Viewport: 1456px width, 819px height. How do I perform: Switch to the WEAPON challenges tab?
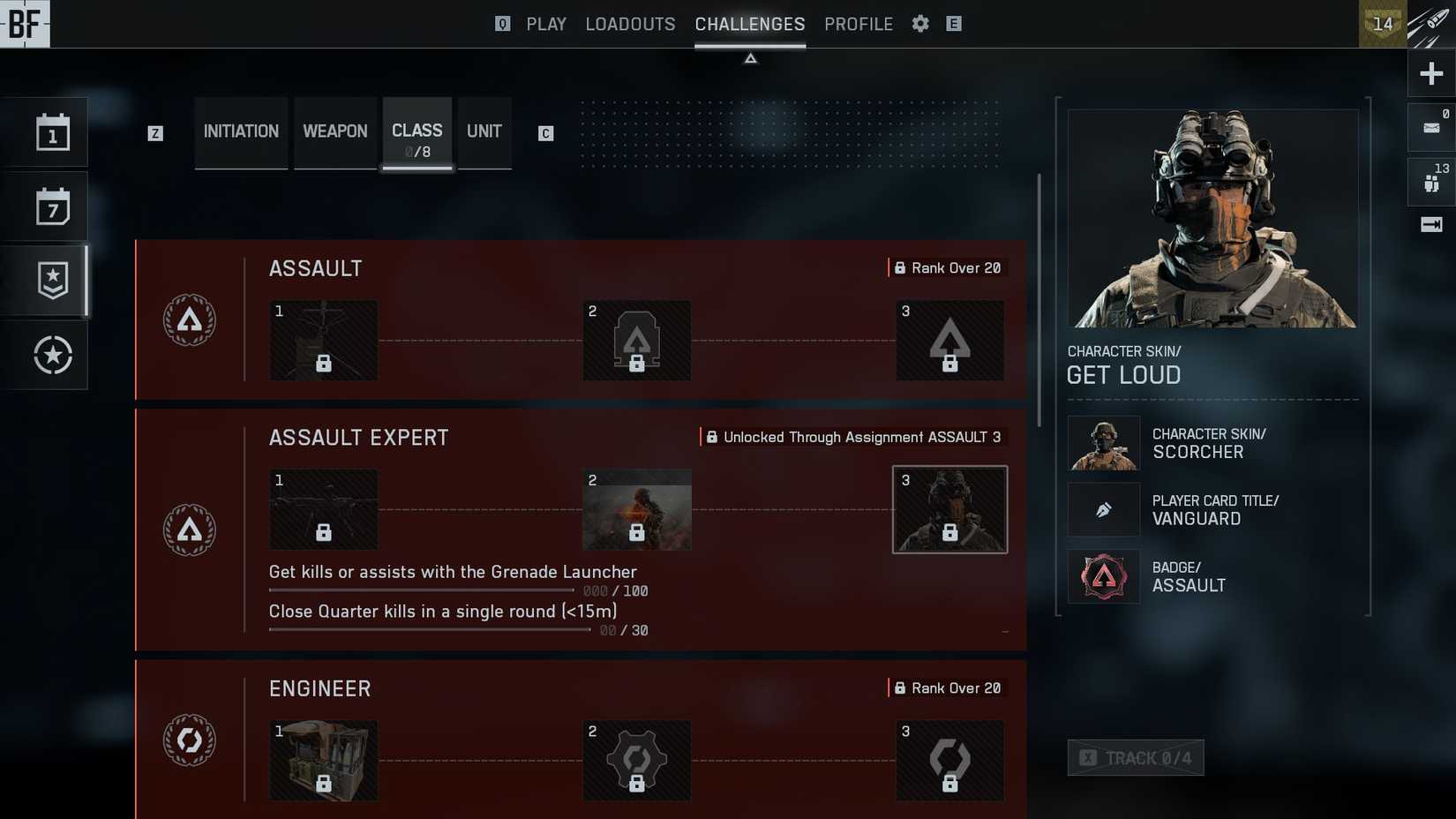(x=334, y=131)
